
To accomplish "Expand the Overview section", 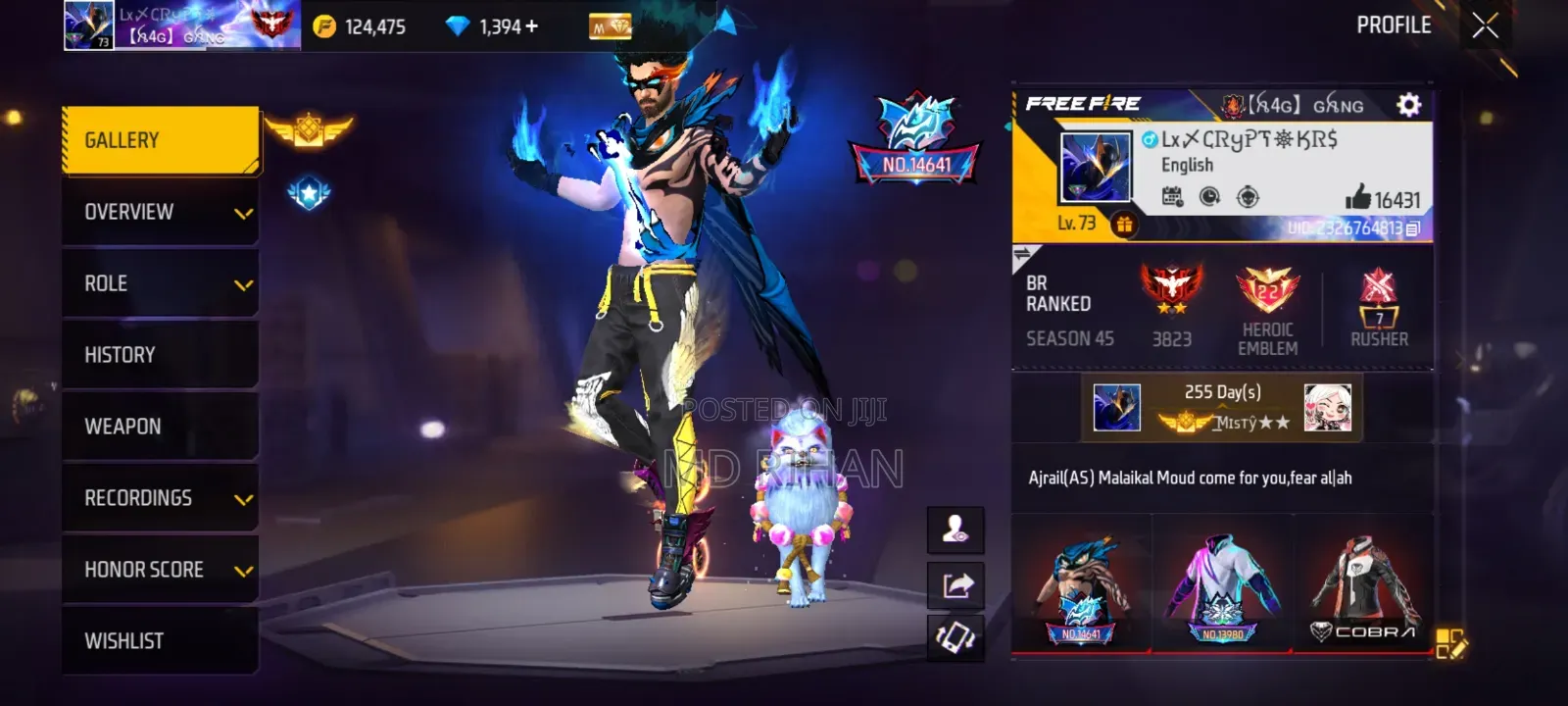I will pyautogui.click(x=161, y=212).
